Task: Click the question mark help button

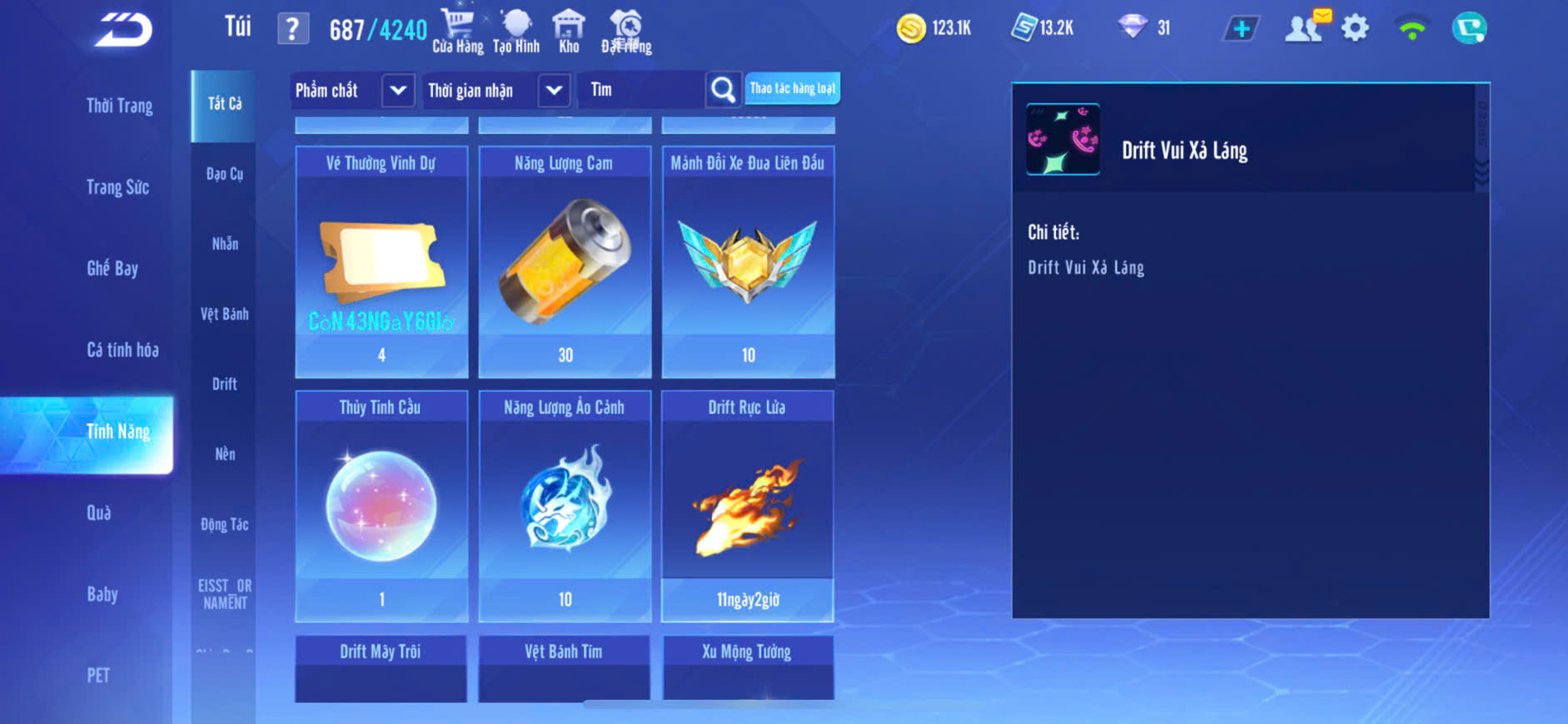Action: click(x=292, y=30)
